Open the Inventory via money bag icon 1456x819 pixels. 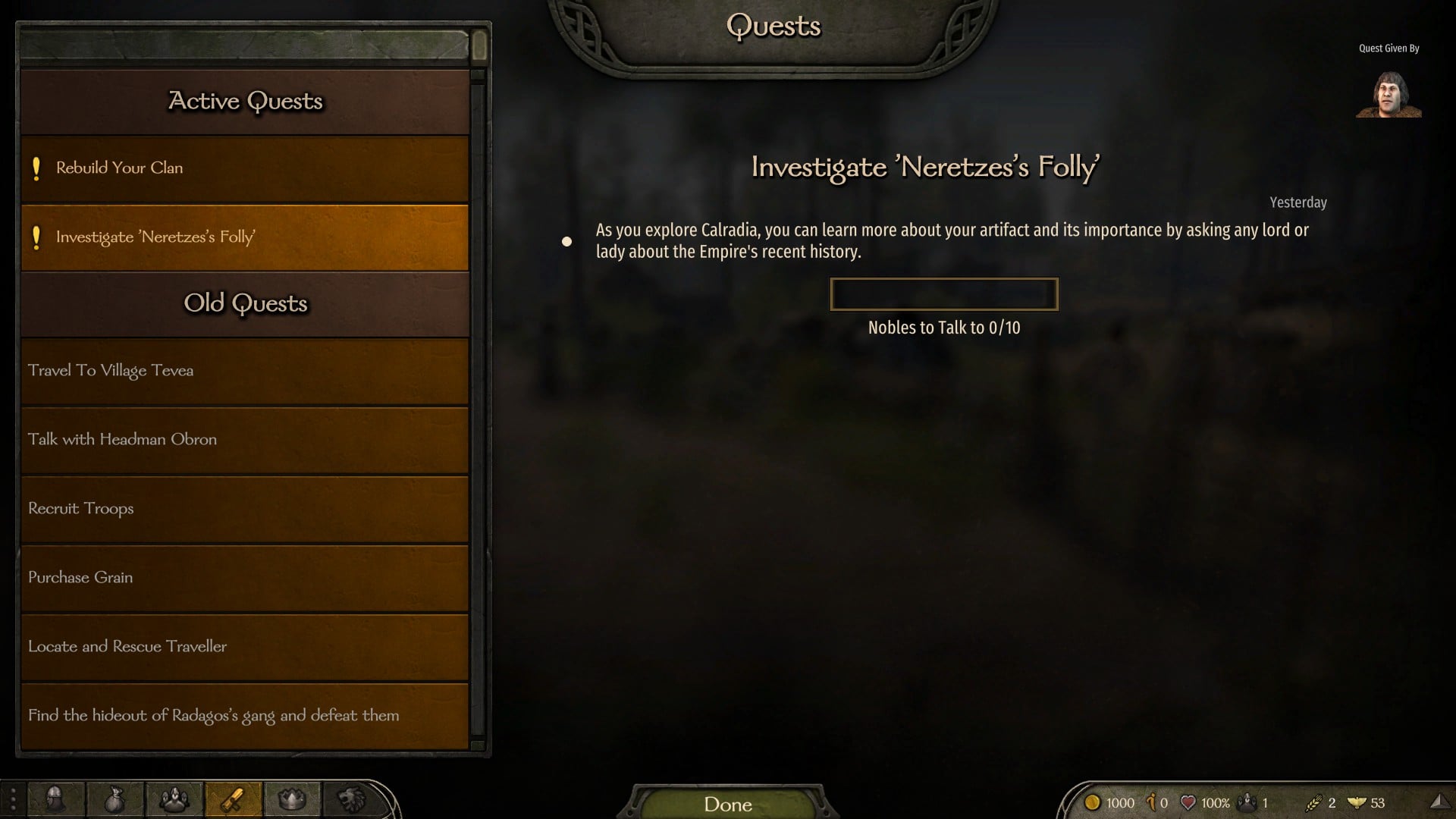pyautogui.click(x=115, y=800)
